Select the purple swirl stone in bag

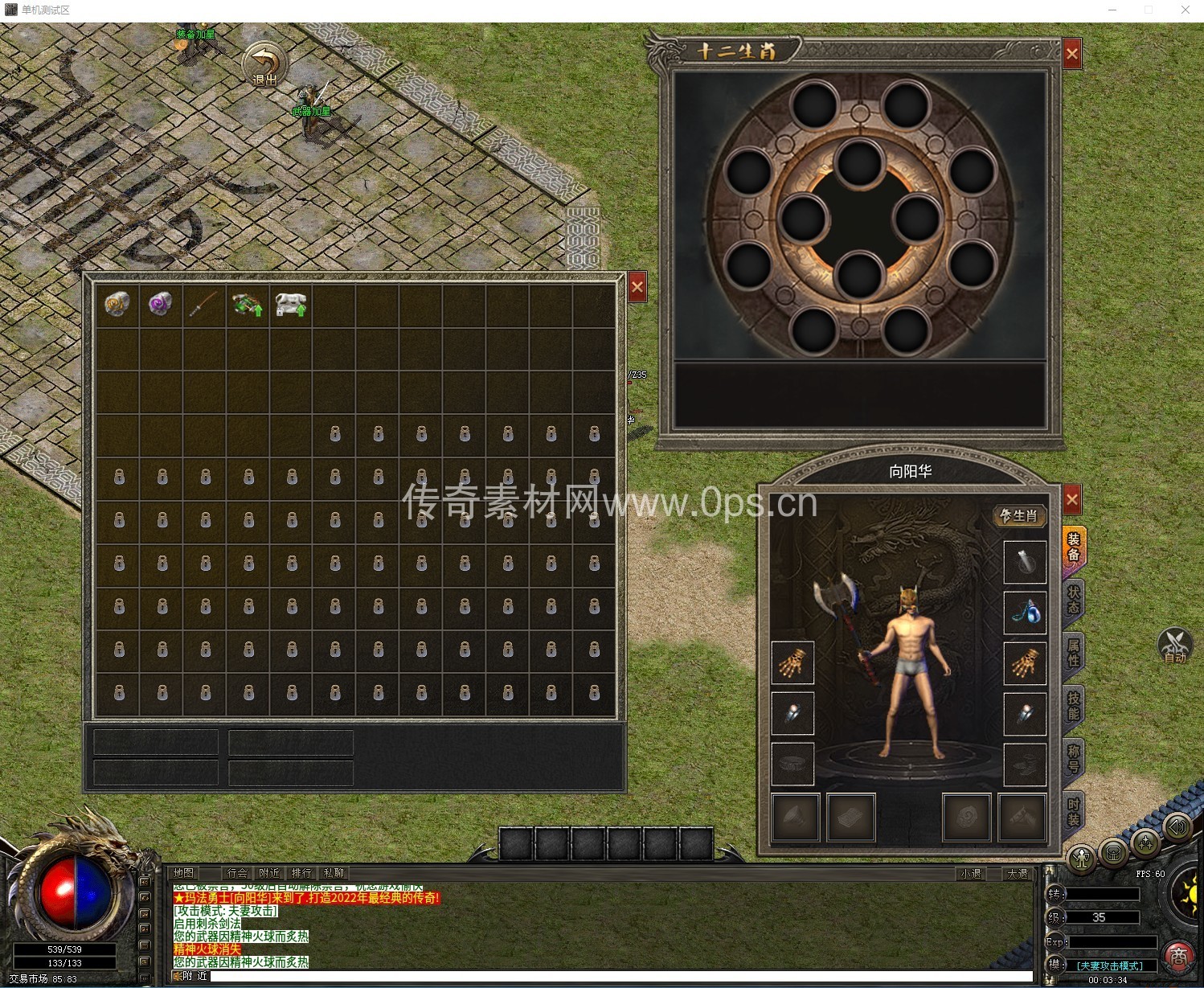pos(161,305)
